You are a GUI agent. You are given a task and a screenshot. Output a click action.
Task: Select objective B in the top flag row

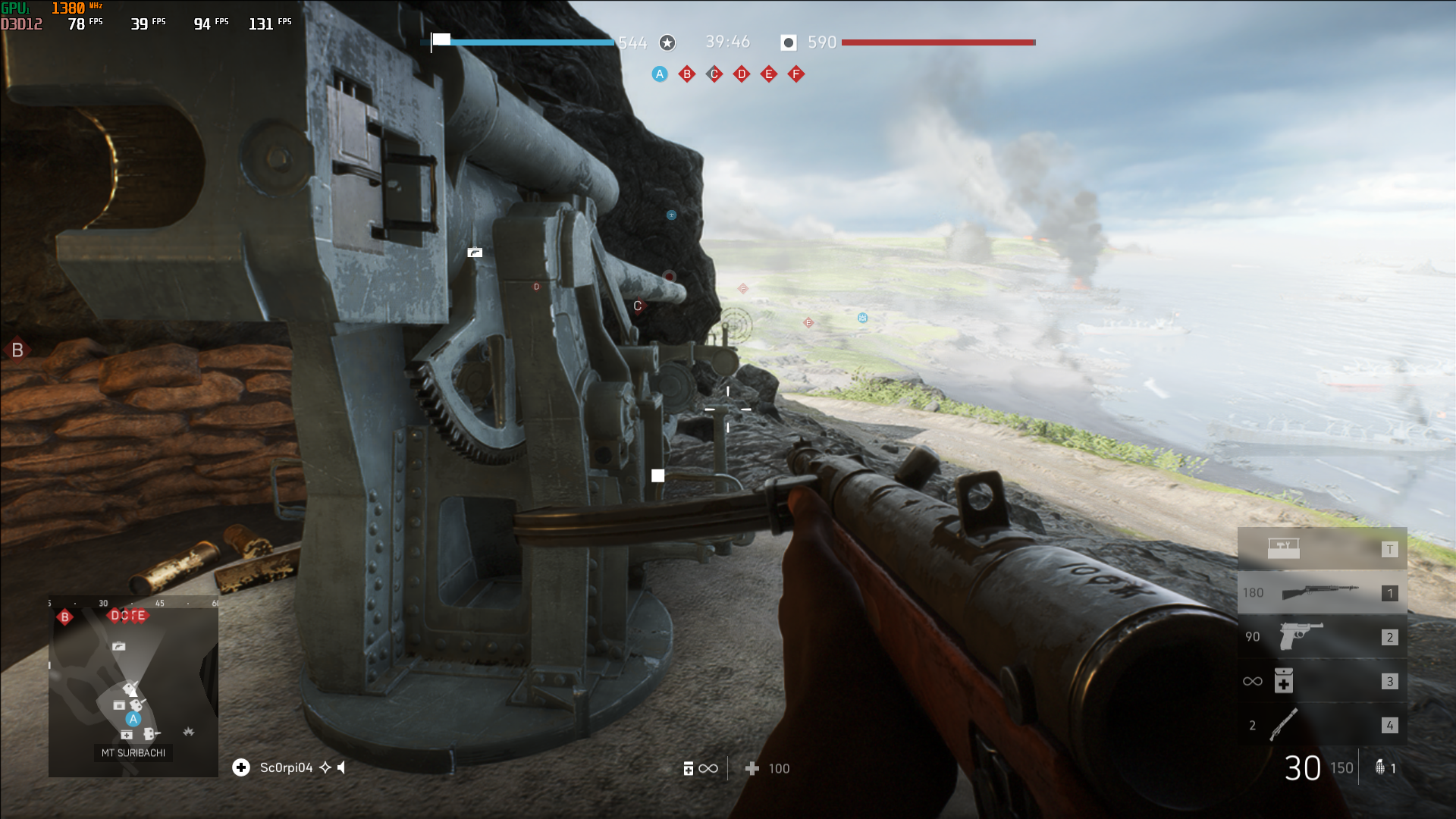click(x=687, y=74)
